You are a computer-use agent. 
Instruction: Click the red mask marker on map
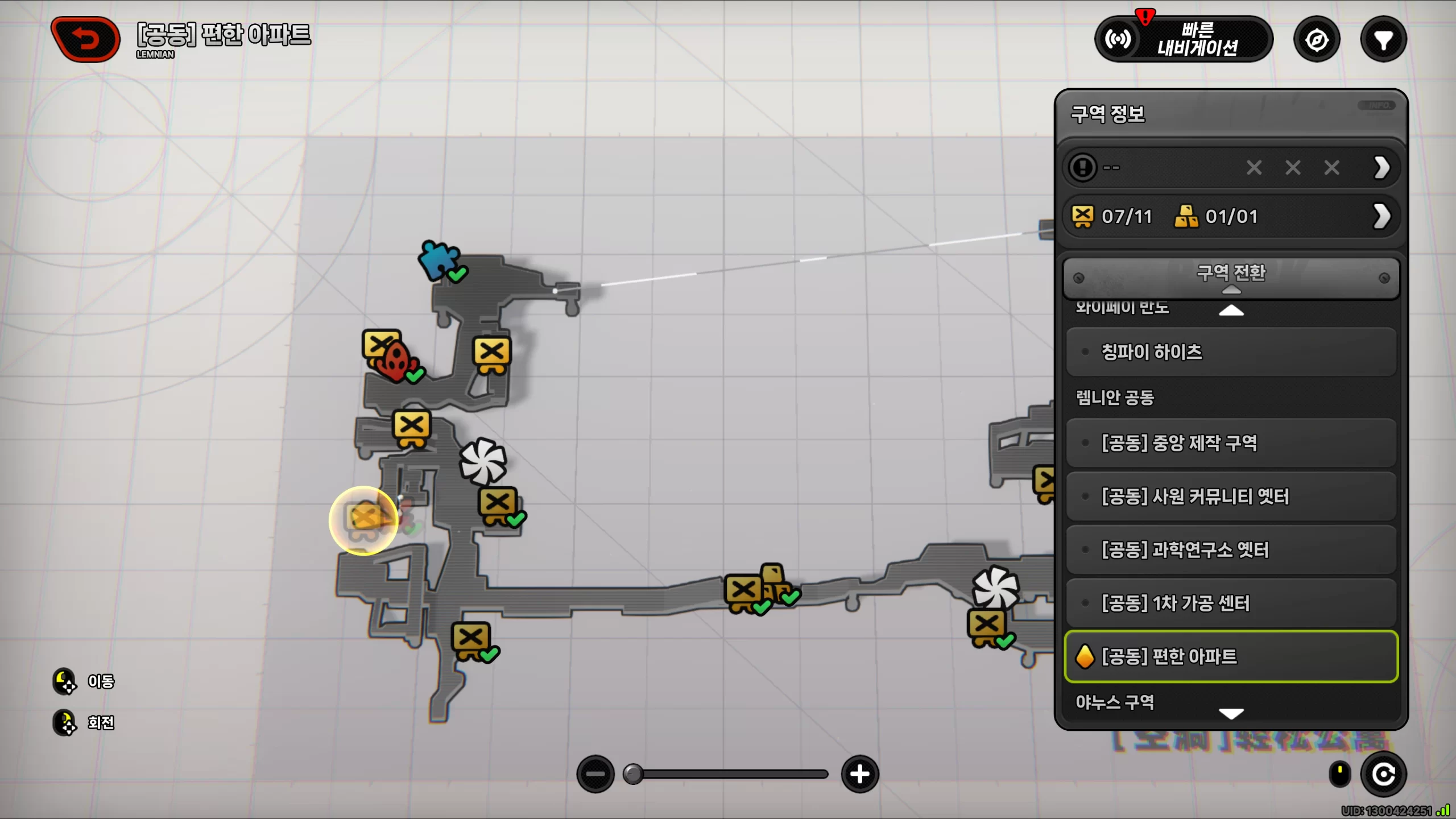tap(396, 361)
